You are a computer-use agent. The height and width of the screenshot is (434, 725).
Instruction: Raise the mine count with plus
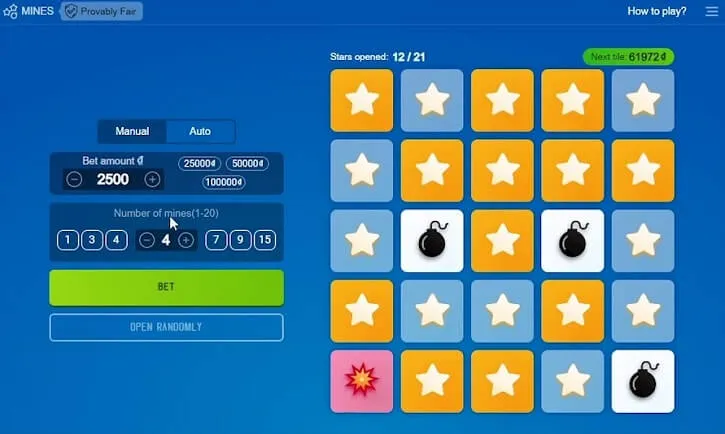pyautogui.click(x=186, y=240)
